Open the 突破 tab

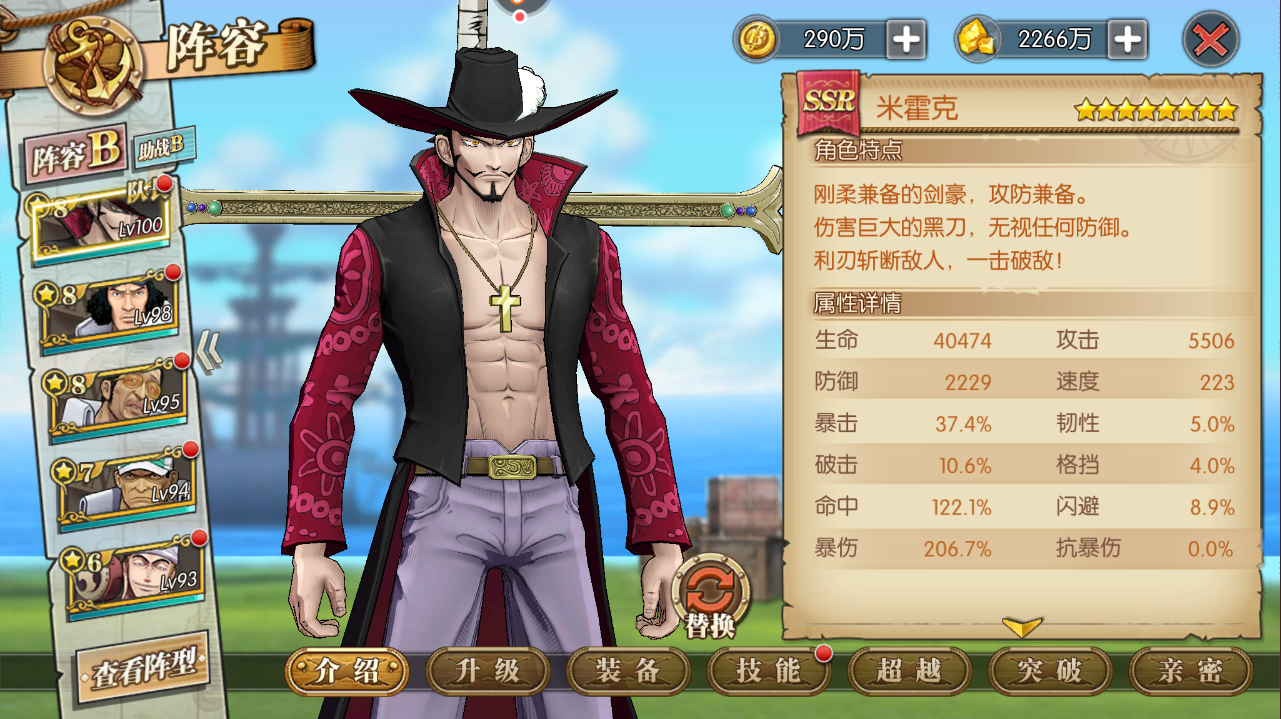(1050, 671)
